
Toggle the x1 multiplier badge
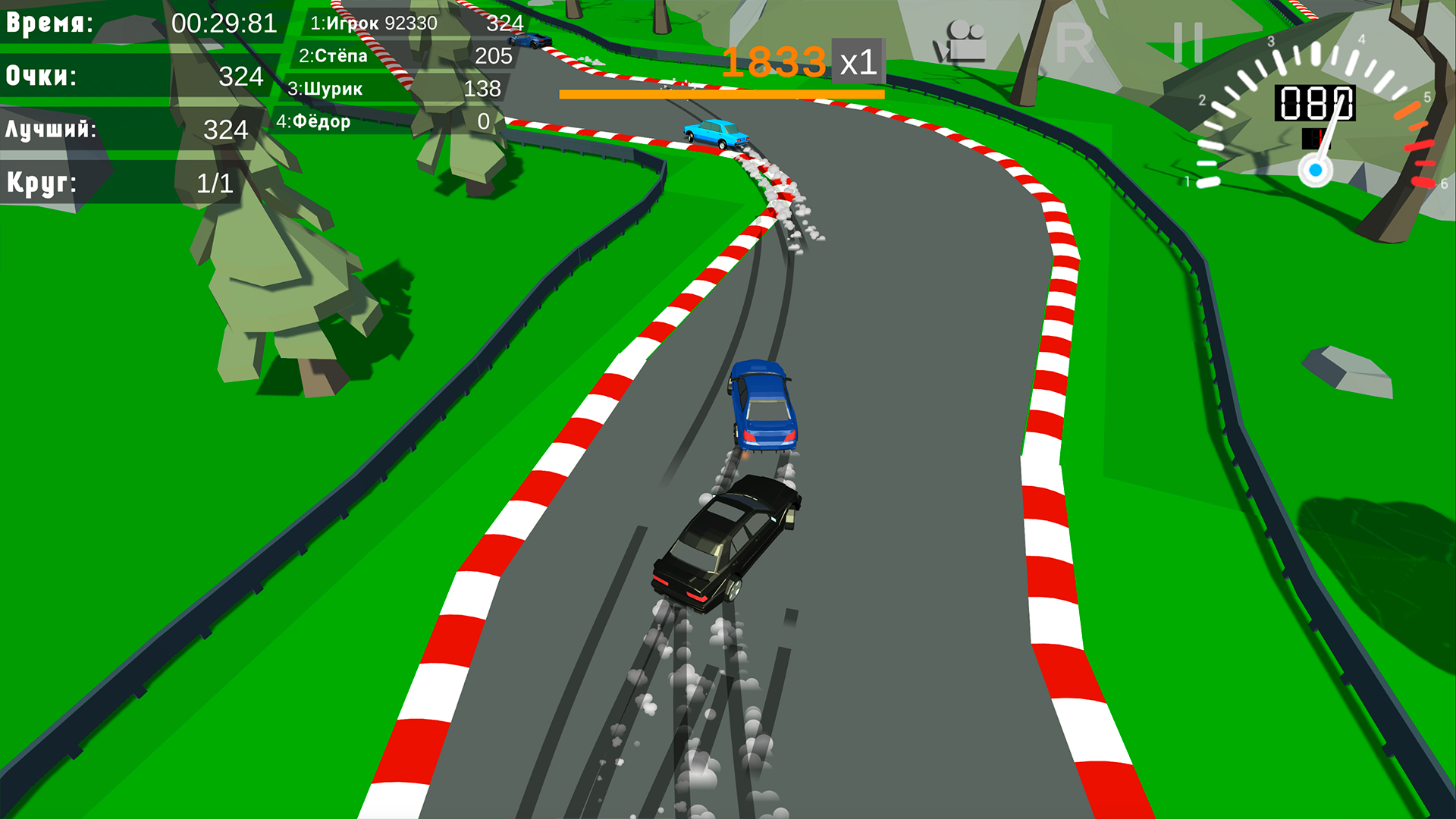858,64
